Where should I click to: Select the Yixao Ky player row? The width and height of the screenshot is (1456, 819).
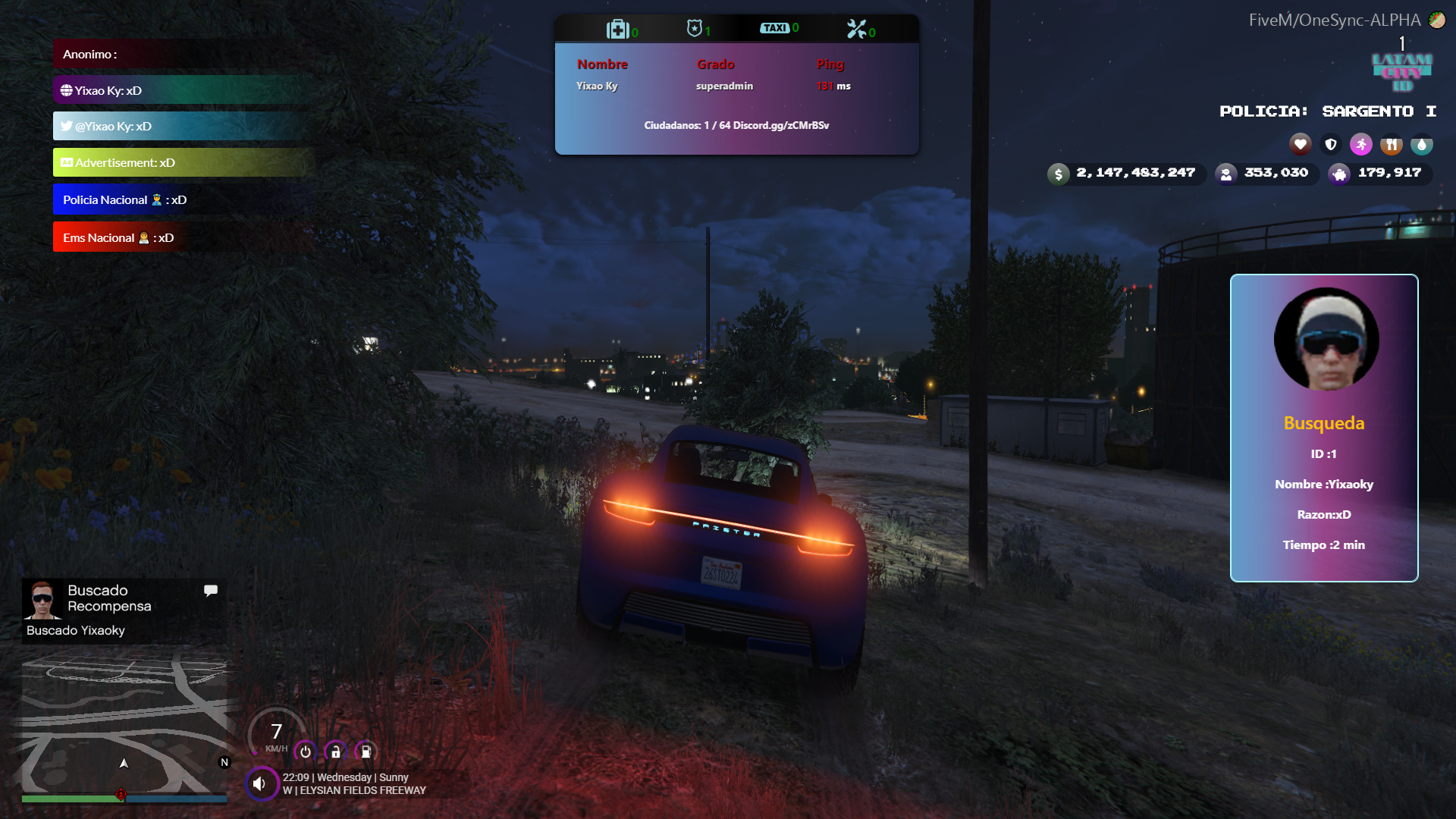pyautogui.click(x=713, y=86)
